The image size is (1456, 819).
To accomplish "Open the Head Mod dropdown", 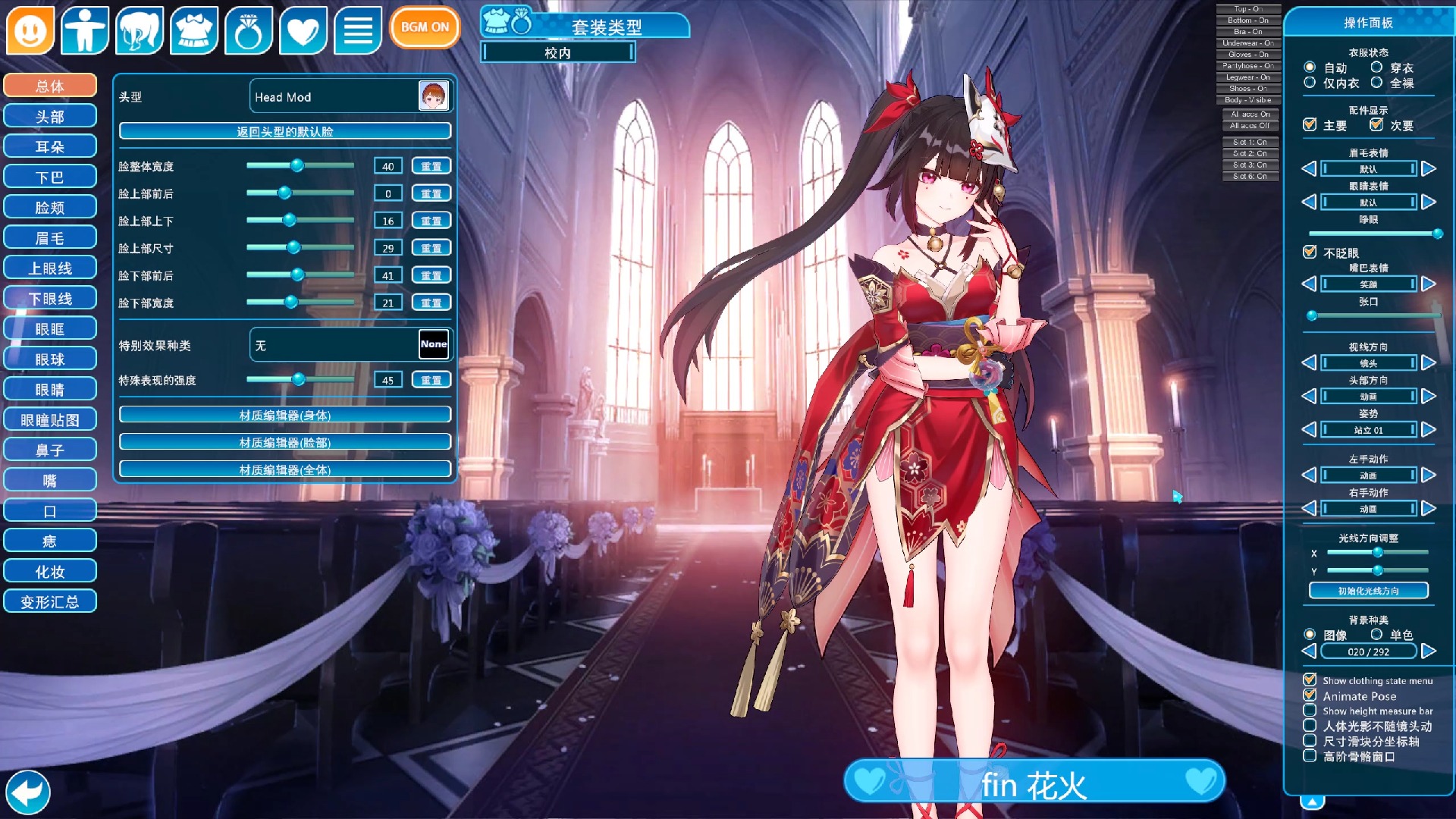I will coord(350,96).
